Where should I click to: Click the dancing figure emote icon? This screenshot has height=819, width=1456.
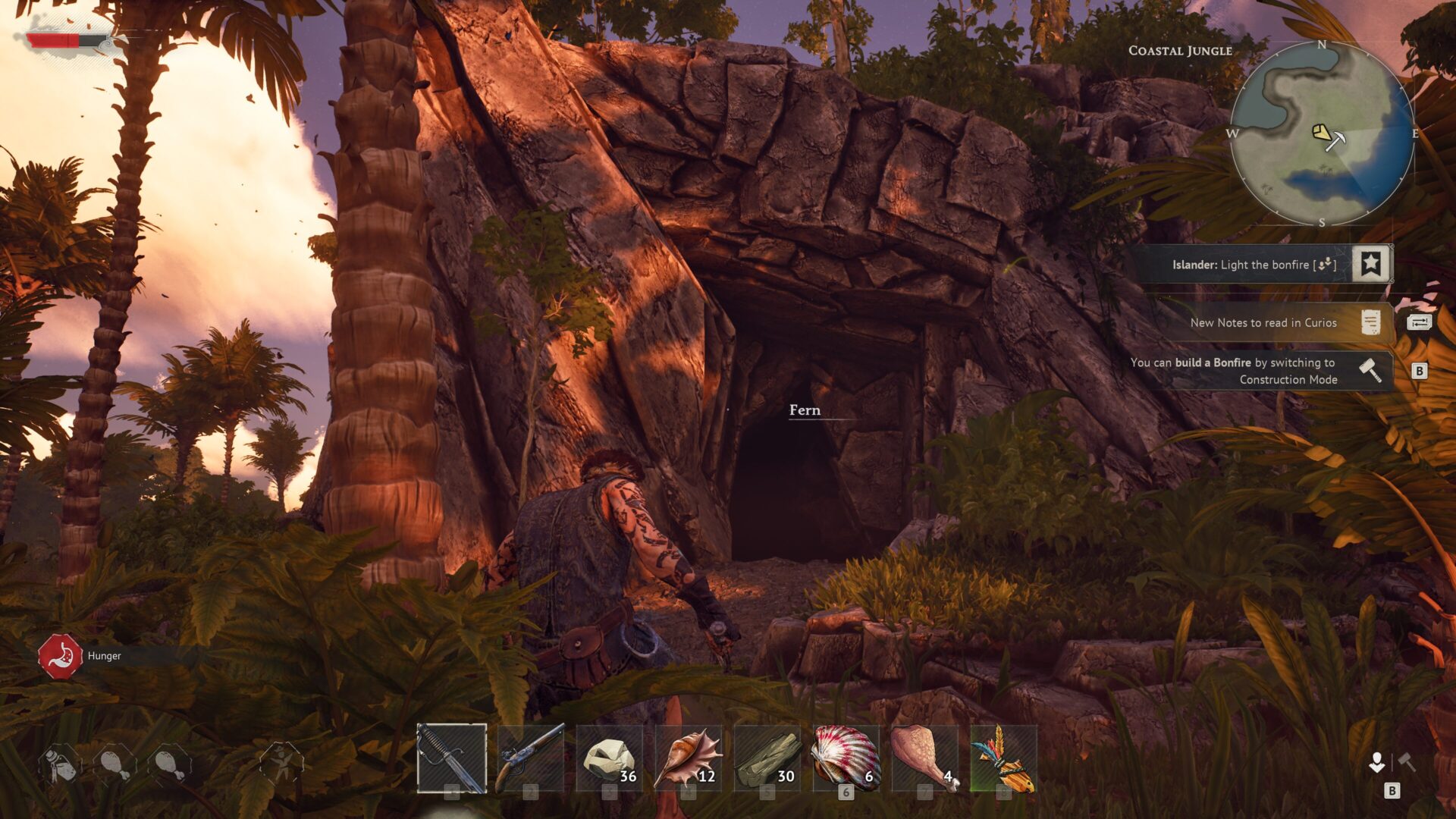coord(281,762)
